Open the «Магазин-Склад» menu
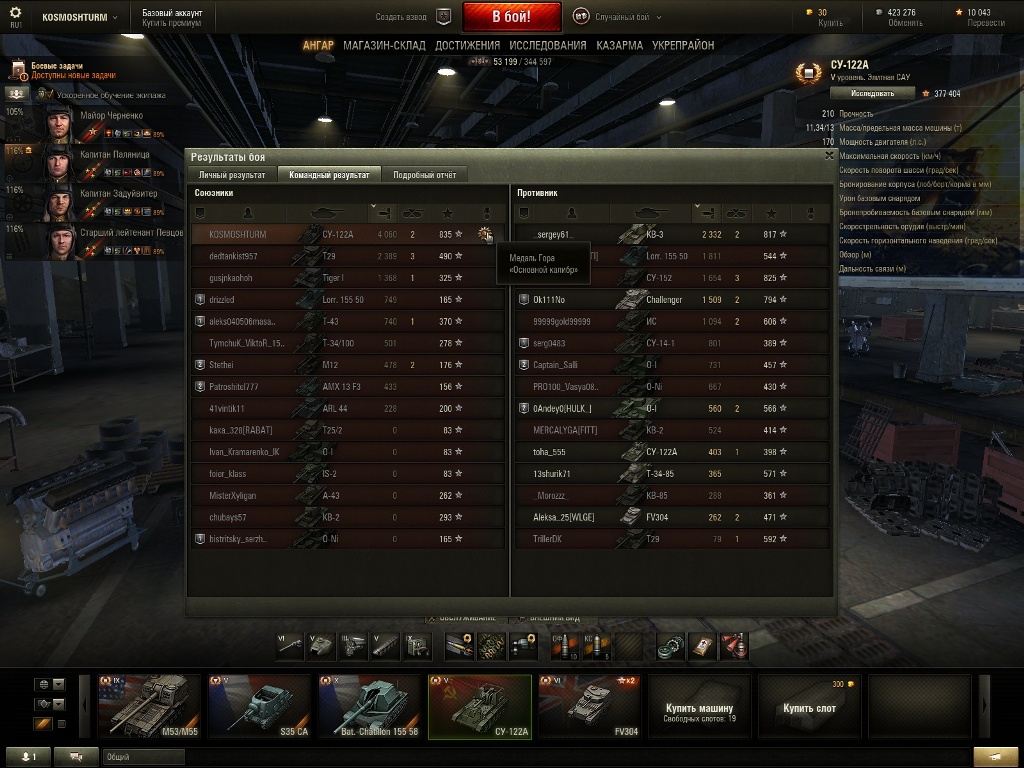Viewport: 1024px width, 768px height. [384, 45]
